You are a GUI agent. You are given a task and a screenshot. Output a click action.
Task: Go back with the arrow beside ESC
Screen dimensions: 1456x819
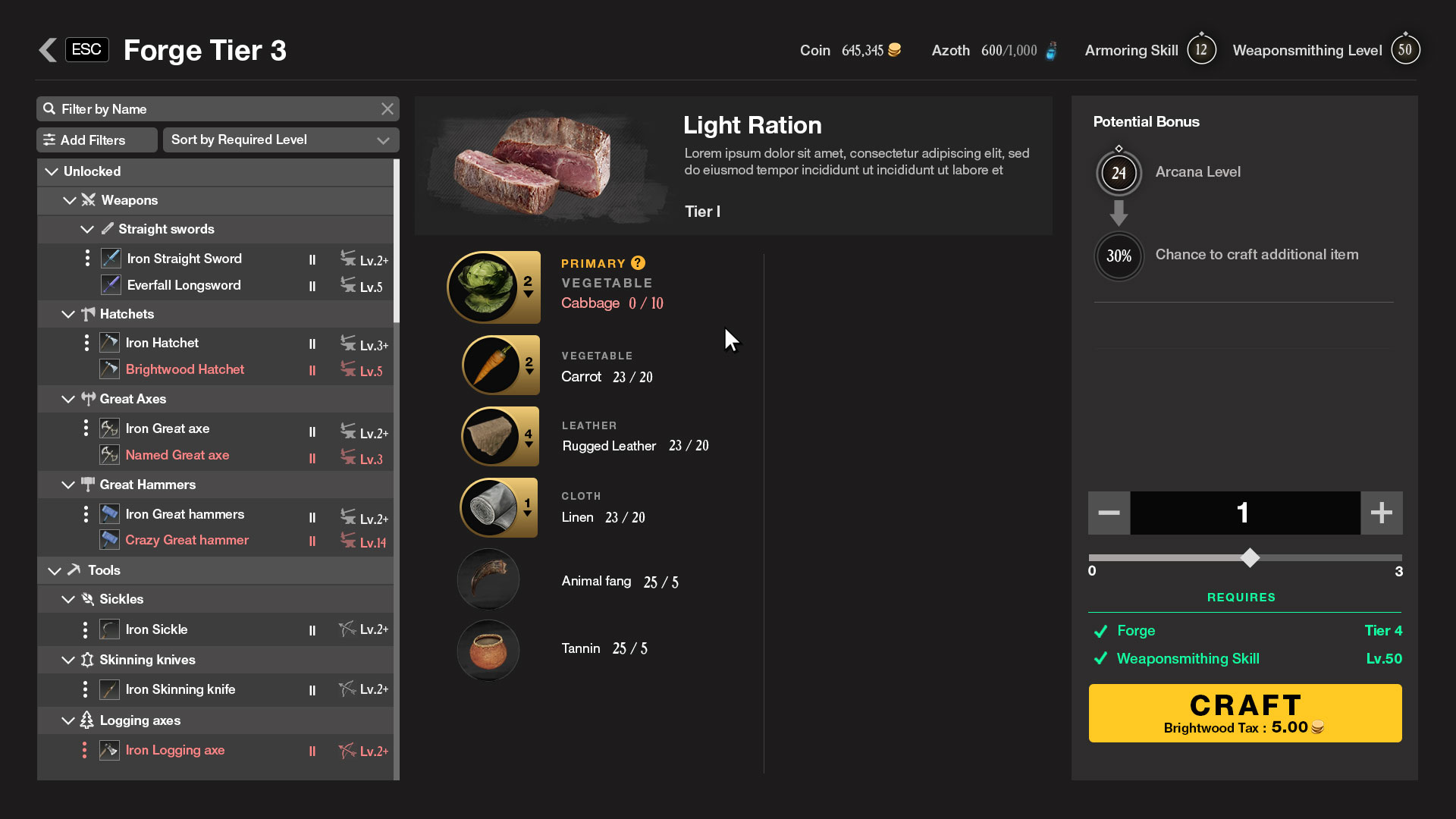[48, 50]
